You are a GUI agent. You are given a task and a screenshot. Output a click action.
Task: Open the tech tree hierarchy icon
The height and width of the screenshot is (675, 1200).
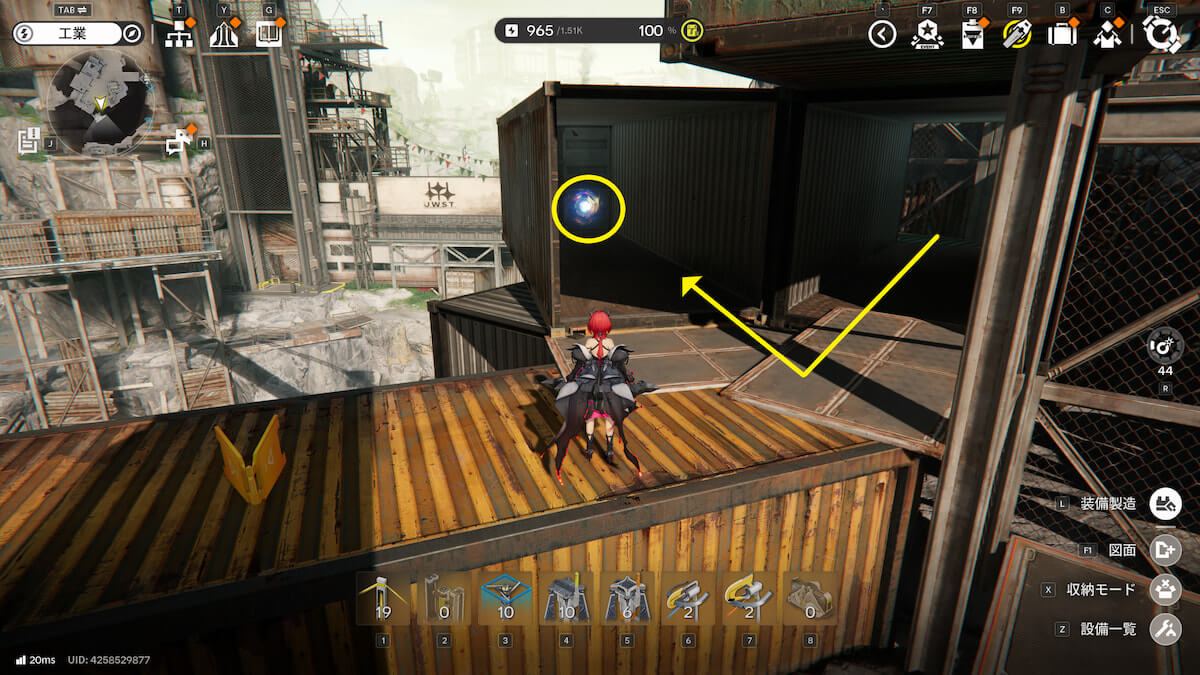click(x=179, y=35)
